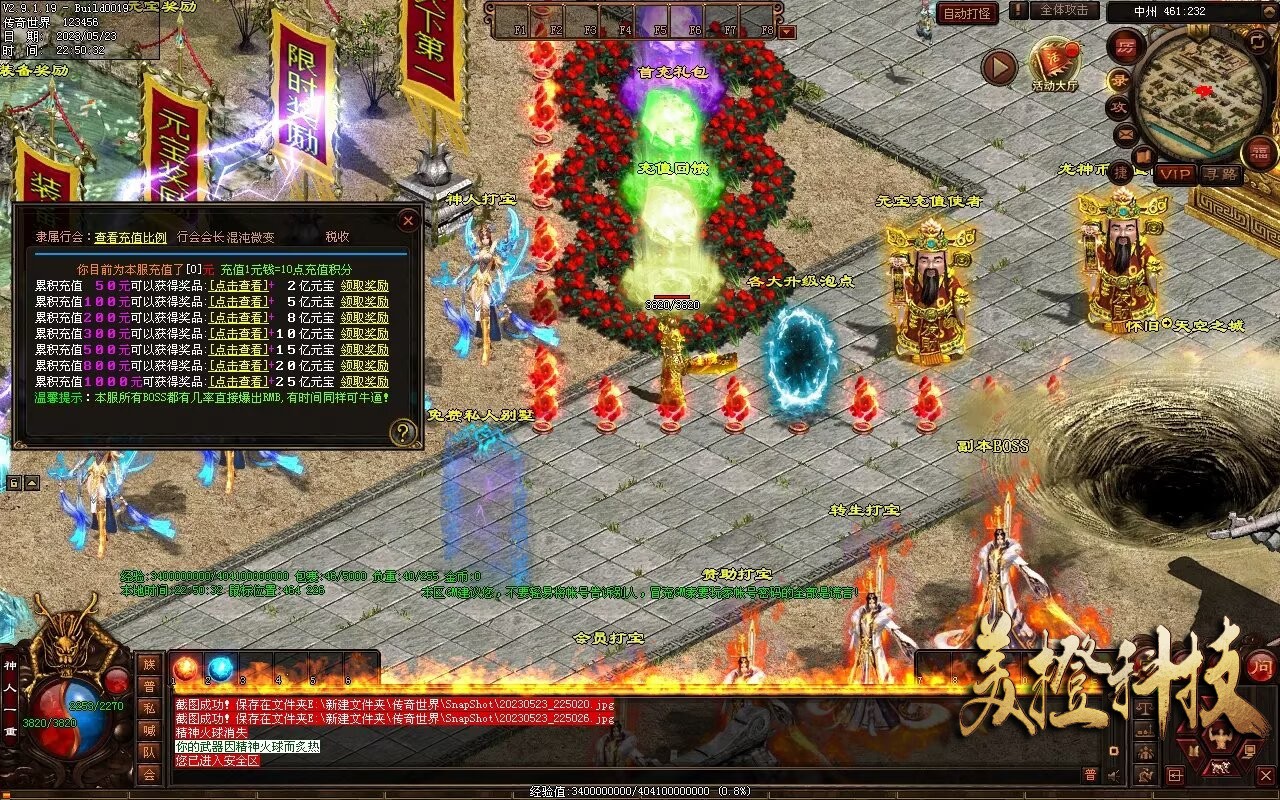
Task: Toggle the 自动打怪 auto-fight button
Action: 967,13
